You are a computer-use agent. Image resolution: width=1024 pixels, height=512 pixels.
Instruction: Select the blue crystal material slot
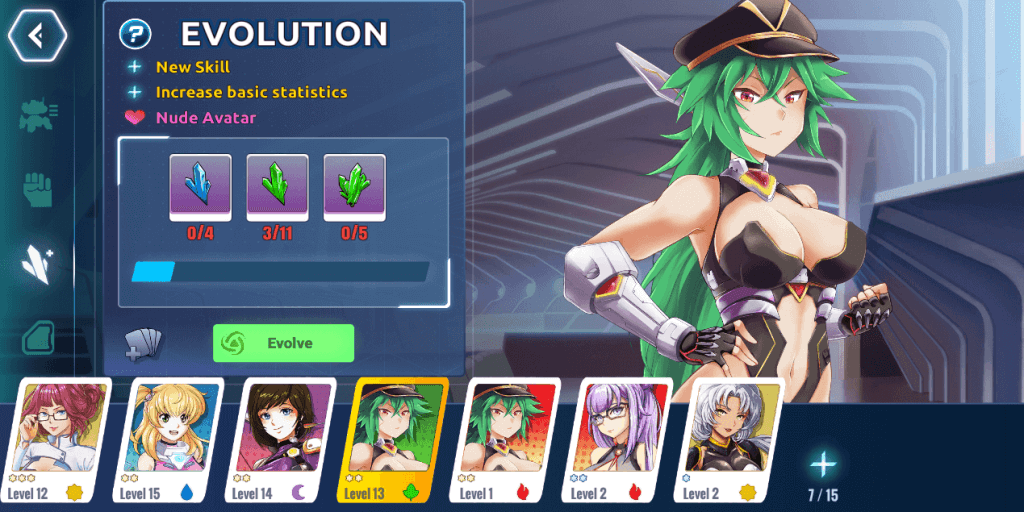coord(200,186)
